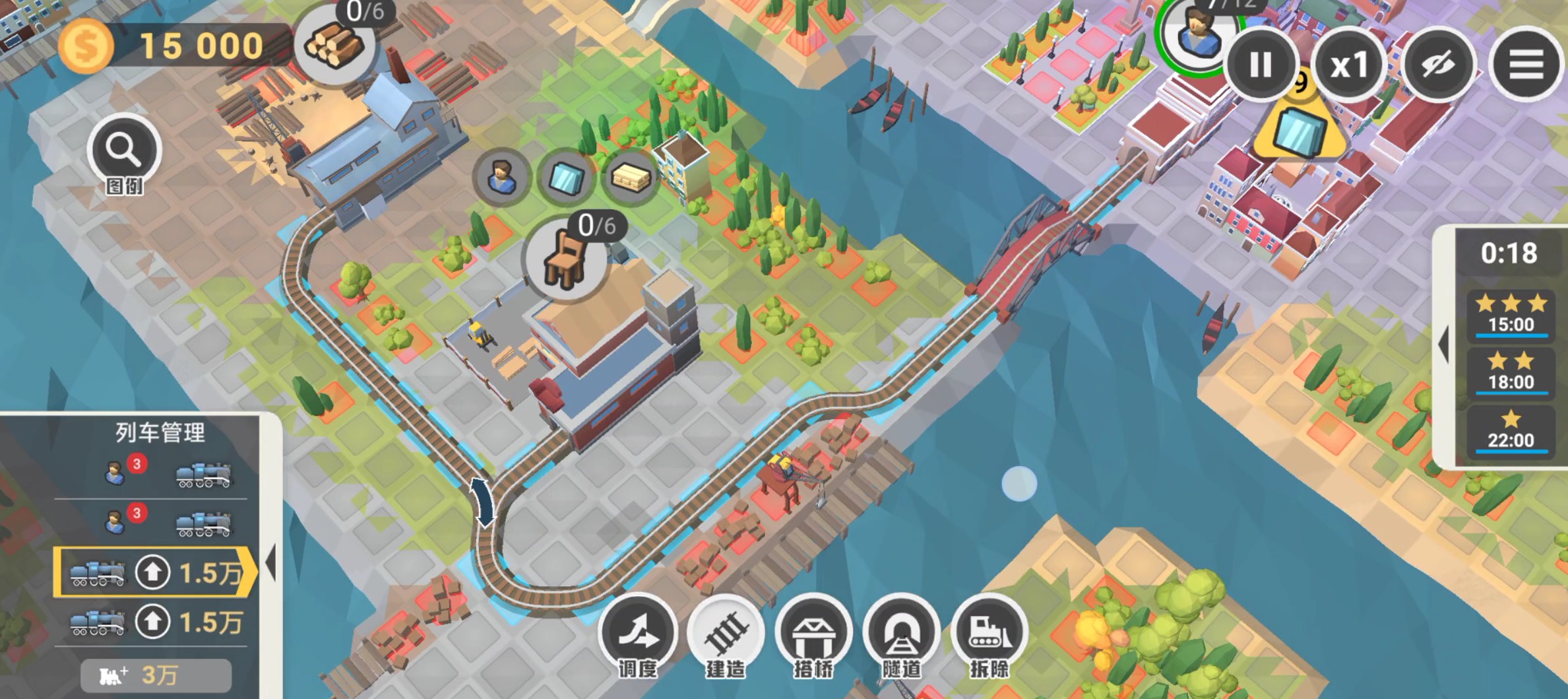The height and width of the screenshot is (699, 1568).
Task: Select the 调度 dispatch tool
Action: (638, 634)
